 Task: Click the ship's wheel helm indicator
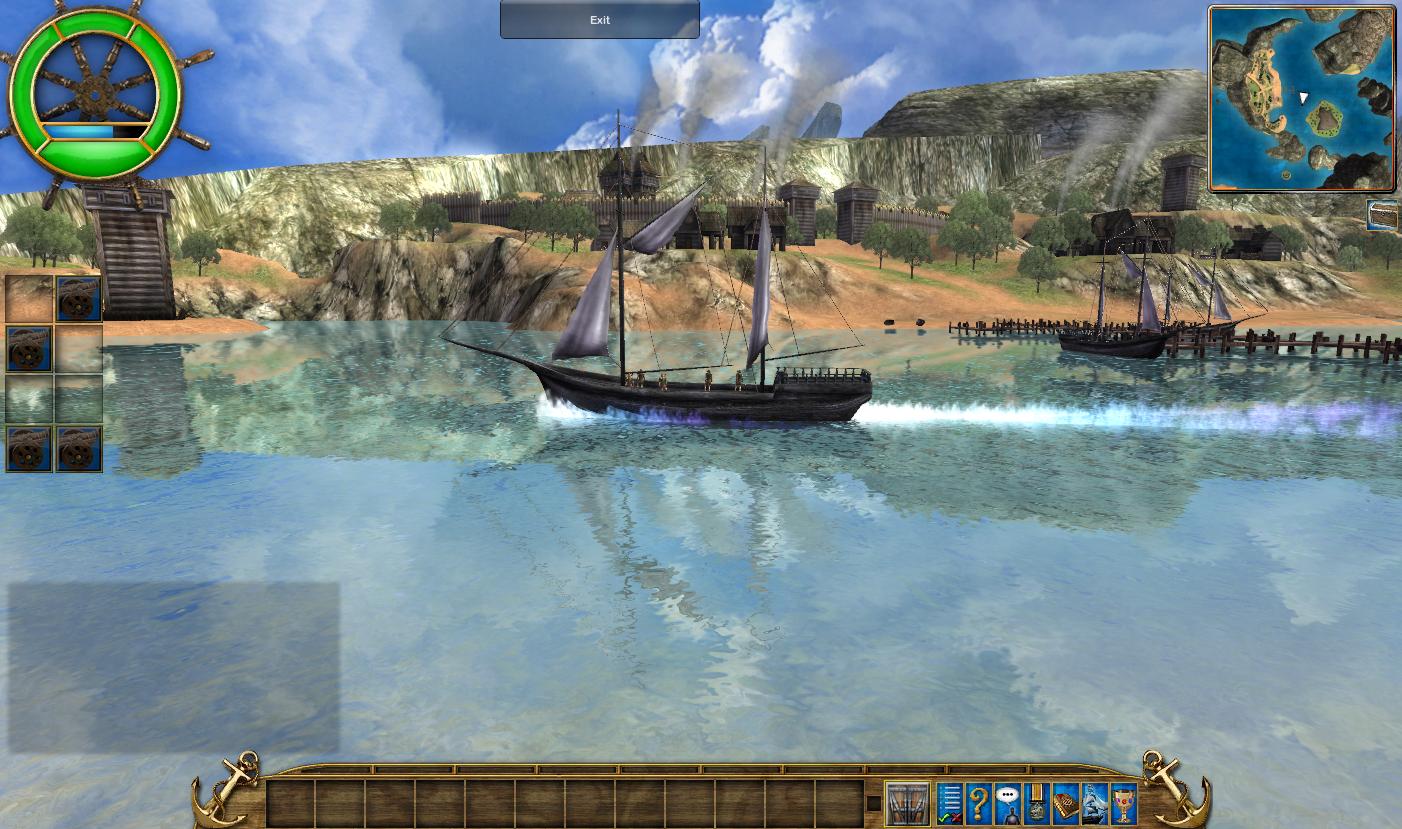96,95
